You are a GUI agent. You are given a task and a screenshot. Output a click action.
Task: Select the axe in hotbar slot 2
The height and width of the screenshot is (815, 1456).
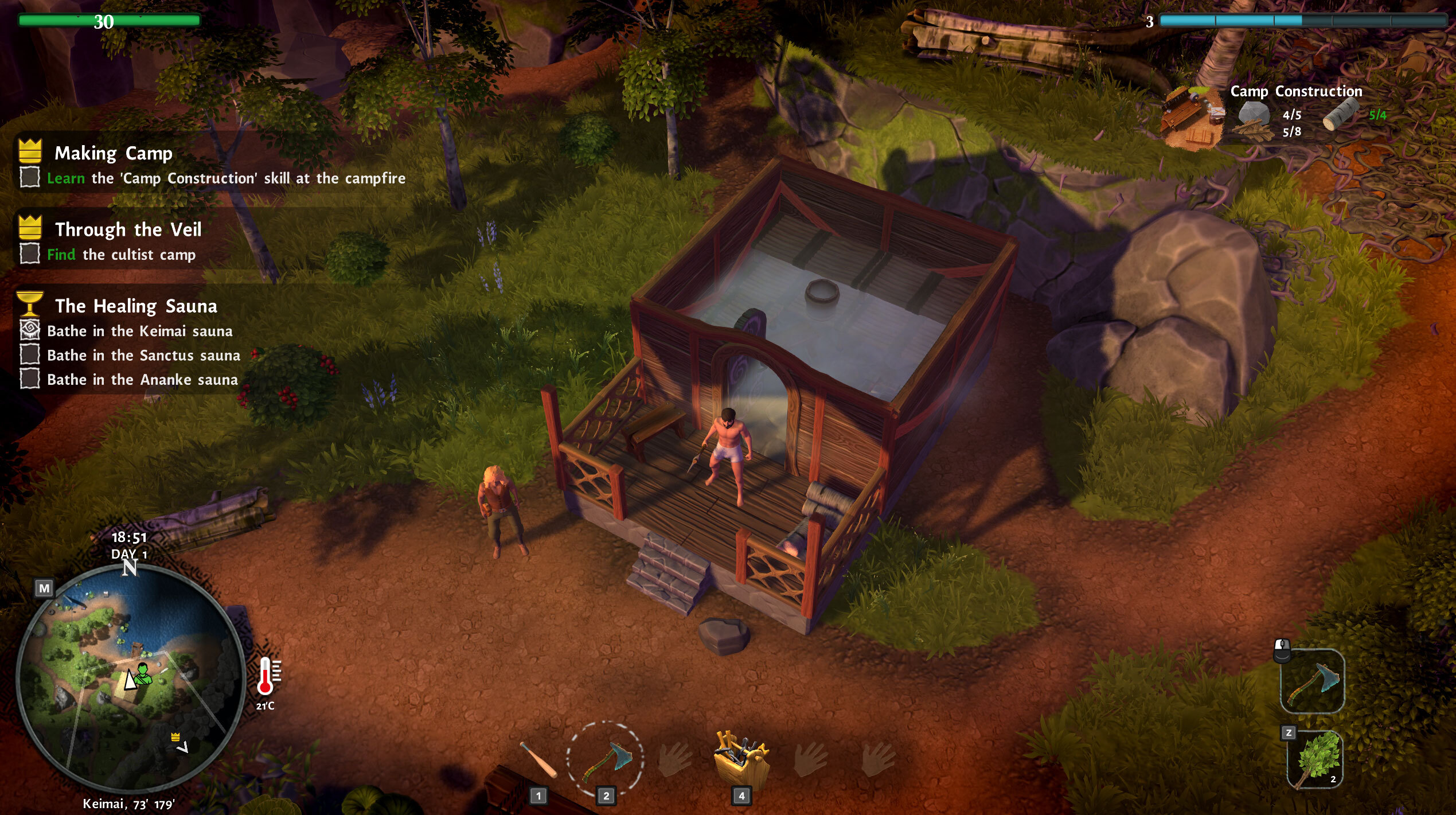606,759
